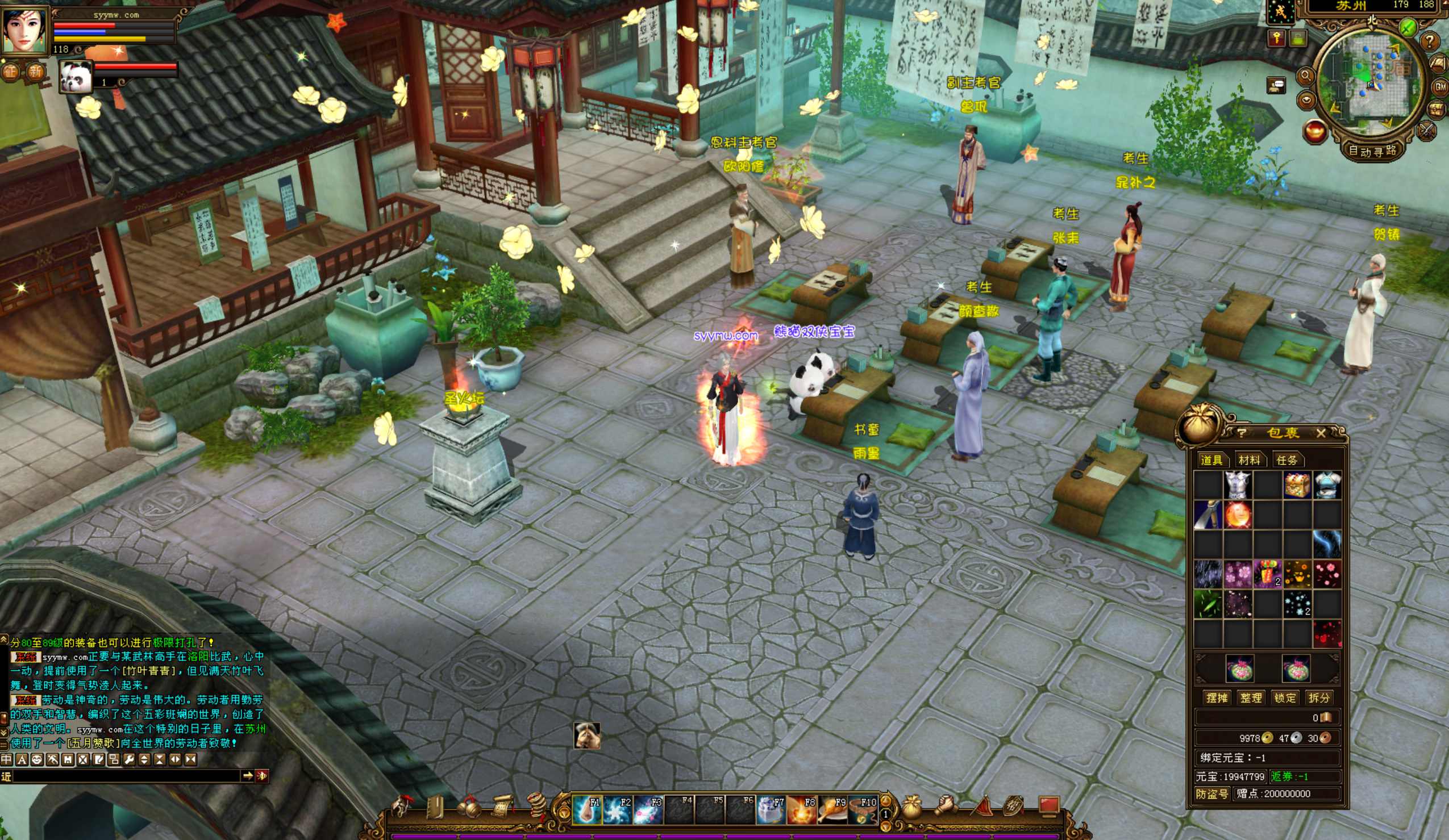Image resolution: width=1449 pixels, height=840 pixels.
Task: Click the player character portrait
Action: tap(24, 29)
